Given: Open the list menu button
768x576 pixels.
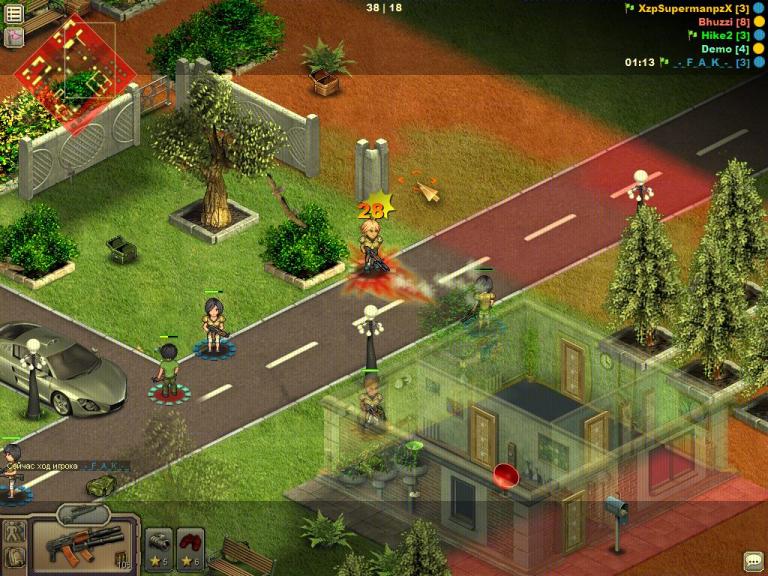Looking at the screenshot, I should click(14, 14).
